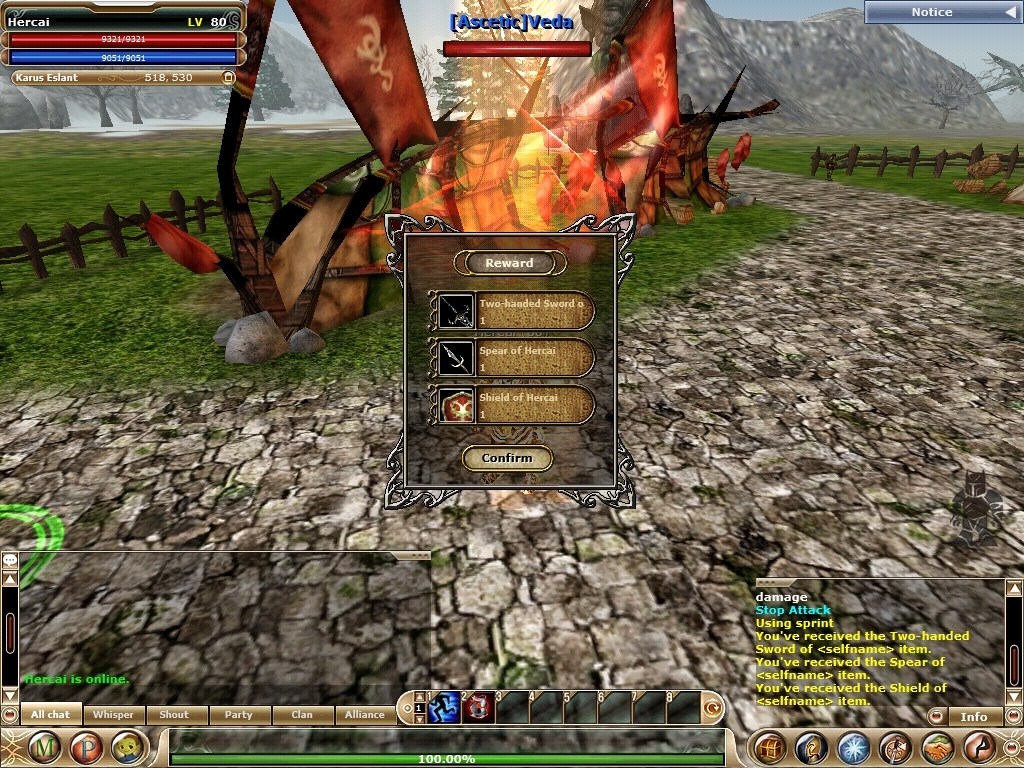Screen dimensions: 1024x768
Task: Open the treasure chest inventory icon
Action: 769,747
